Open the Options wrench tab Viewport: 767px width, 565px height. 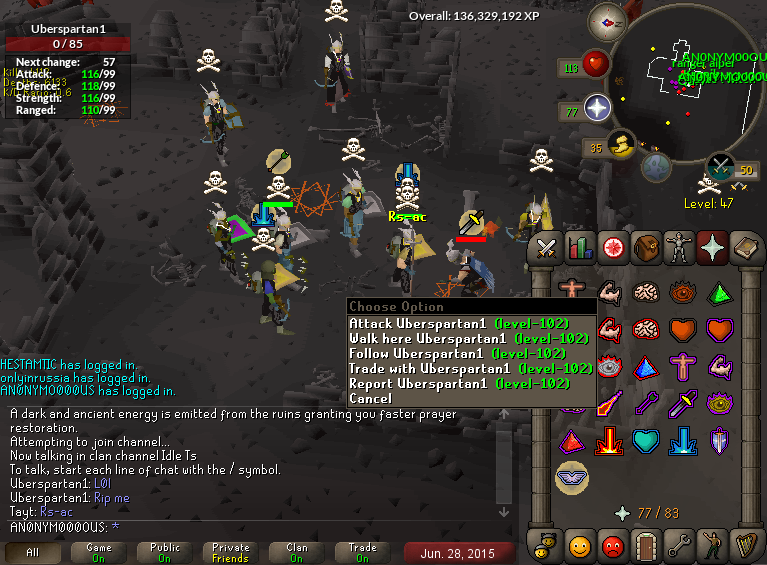point(679,546)
